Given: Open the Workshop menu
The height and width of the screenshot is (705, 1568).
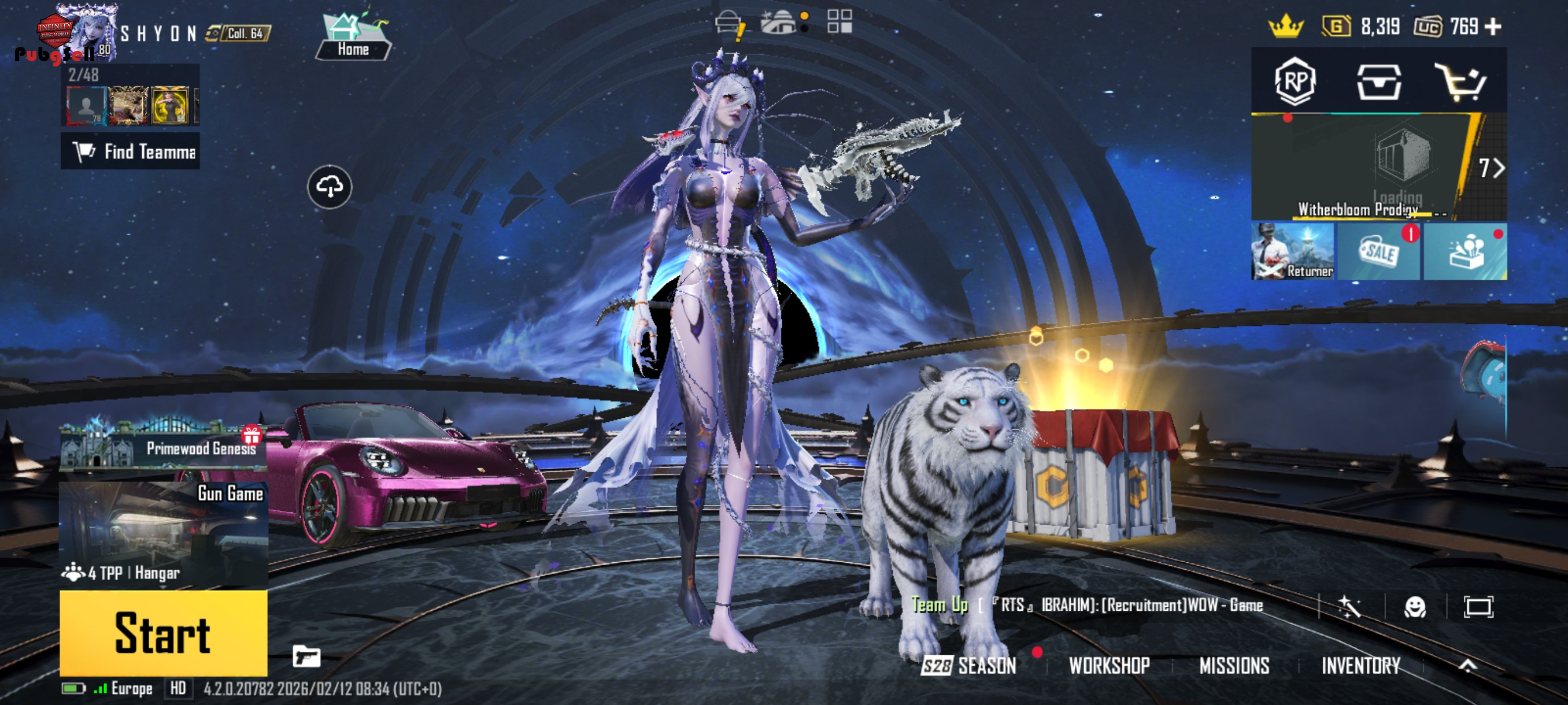Looking at the screenshot, I should click(x=1109, y=666).
